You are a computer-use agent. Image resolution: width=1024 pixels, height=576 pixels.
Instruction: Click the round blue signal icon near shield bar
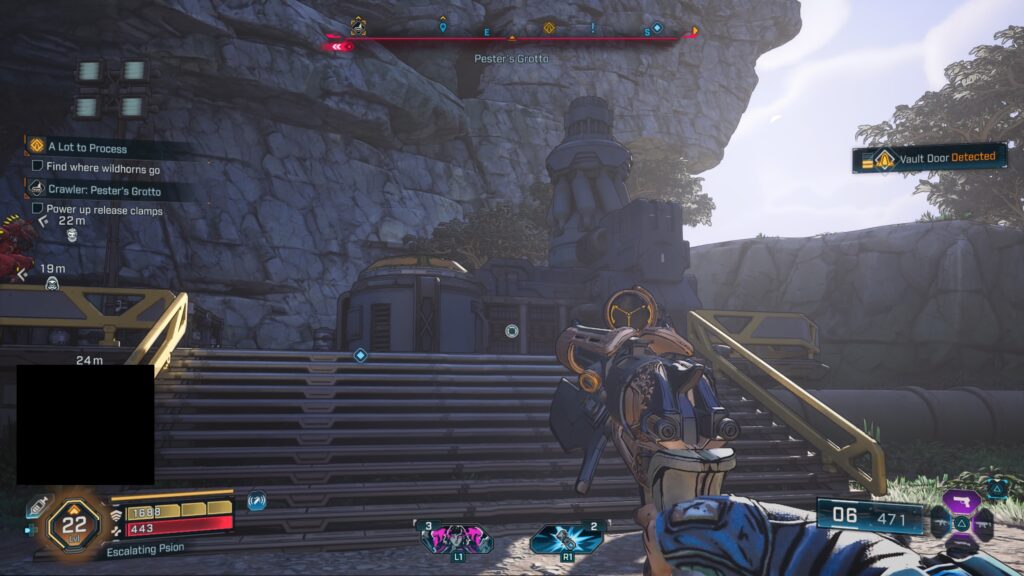click(x=256, y=501)
